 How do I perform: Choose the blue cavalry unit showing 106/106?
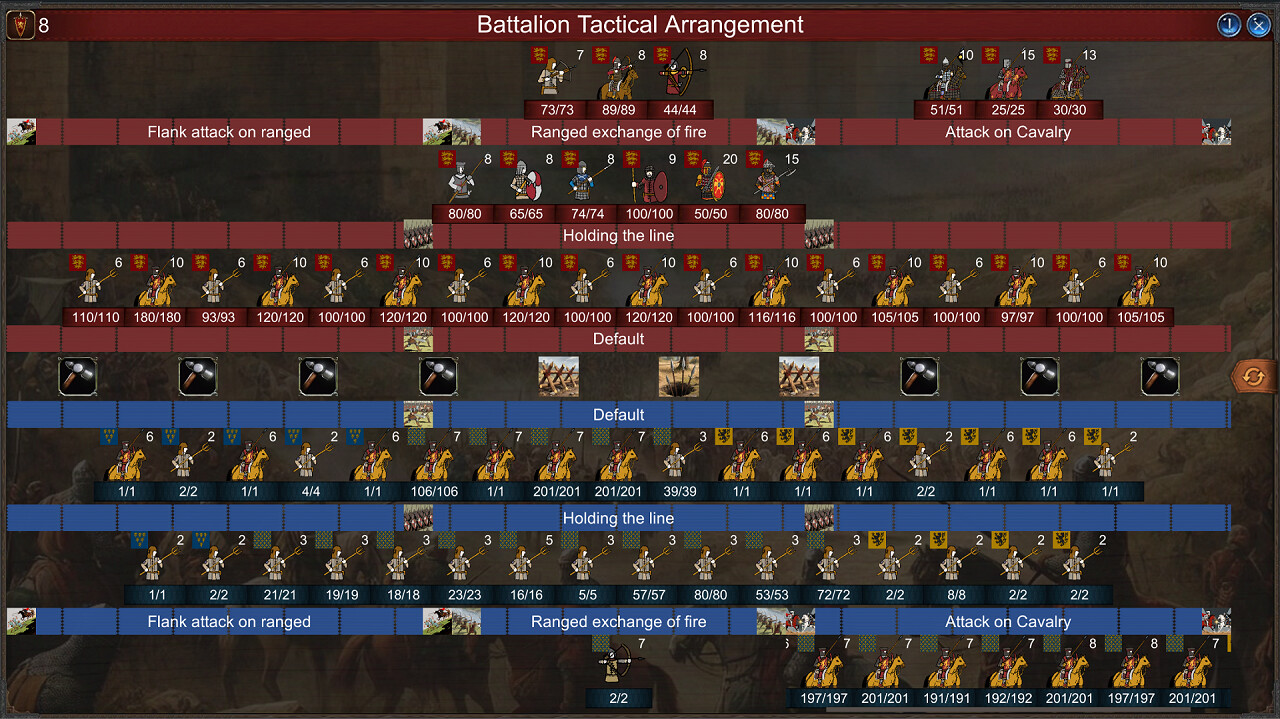coord(434,463)
